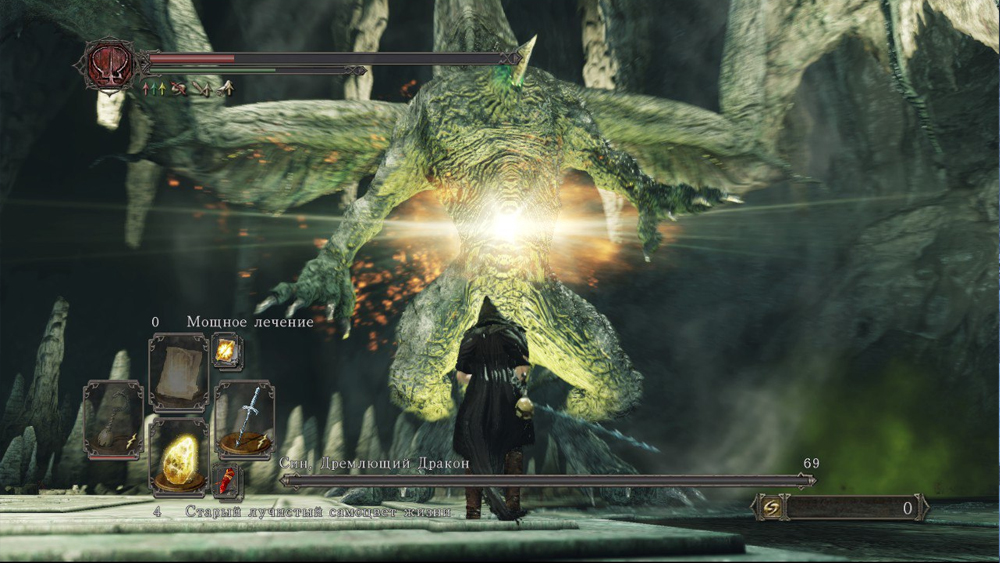Select the spell scroll slot
Image resolution: width=1000 pixels, height=563 pixels.
click(178, 370)
